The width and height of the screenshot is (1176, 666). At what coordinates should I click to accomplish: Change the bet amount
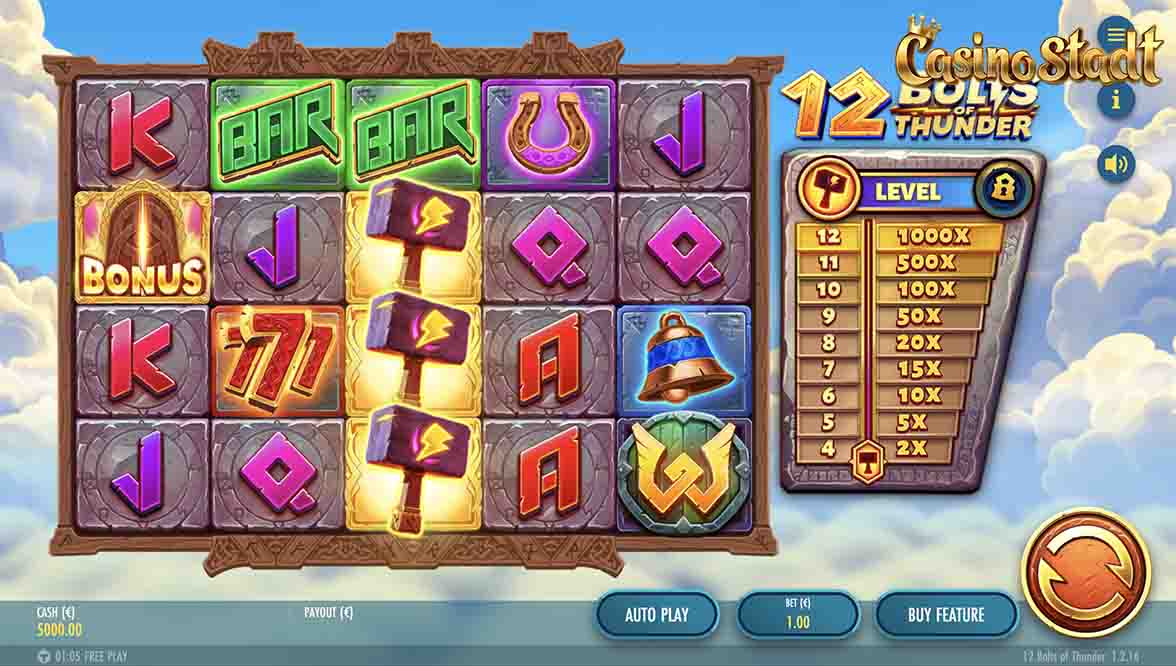coord(798,614)
